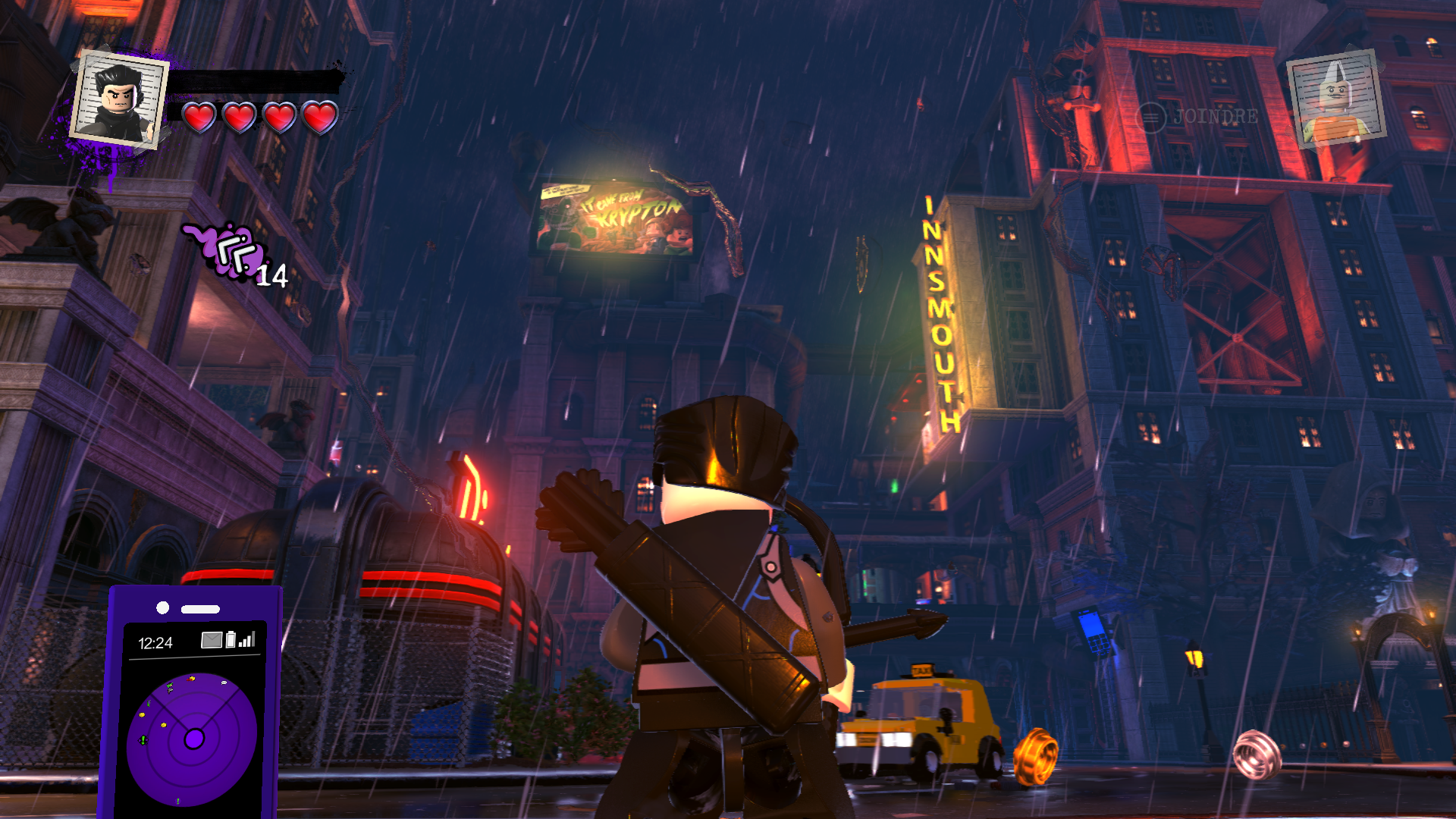Click the purple splat stud multiplier icon
The width and height of the screenshot is (1456, 819).
click(230, 250)
